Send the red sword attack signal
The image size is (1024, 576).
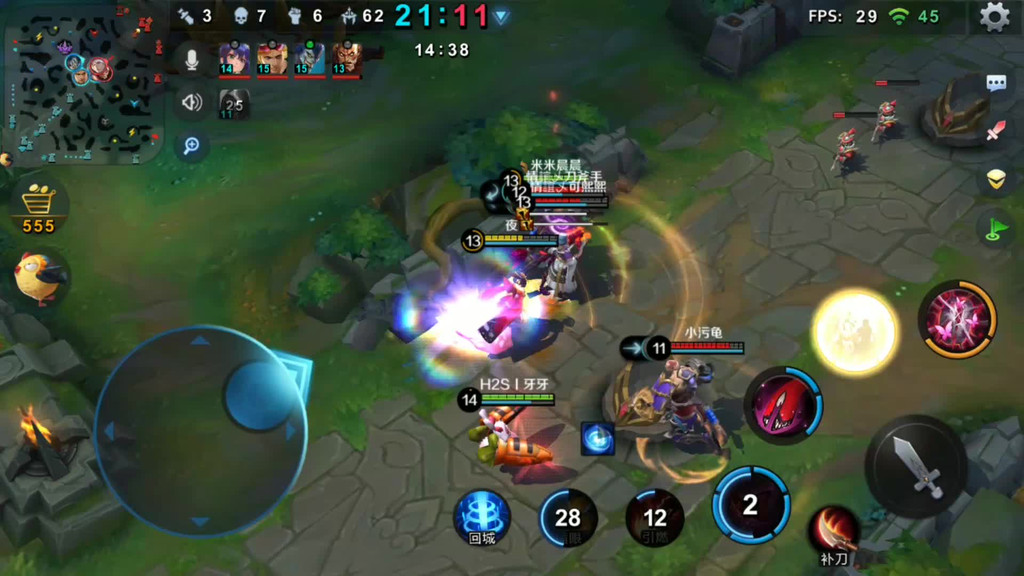996,131
